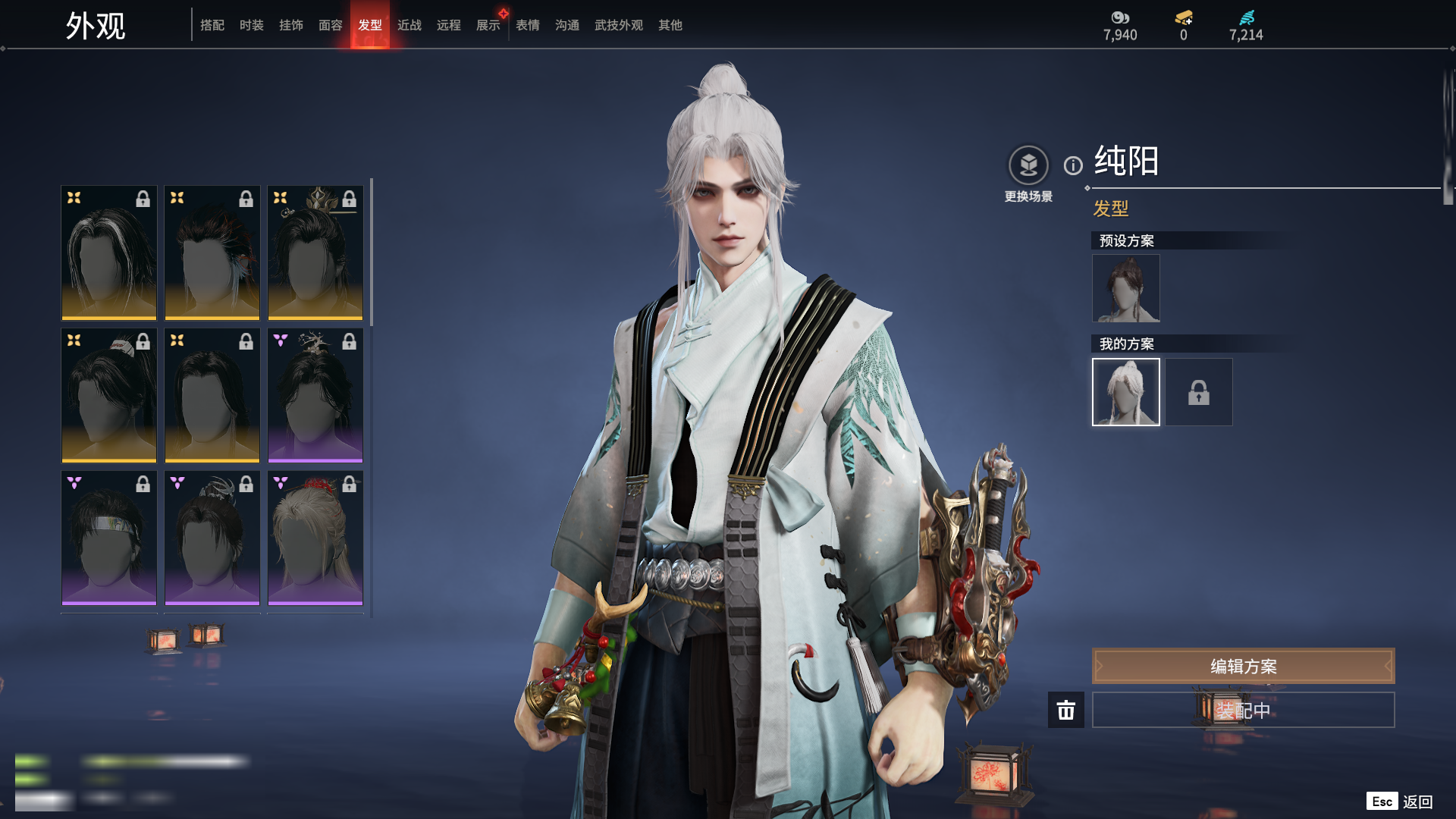This screenshot has width=1456, height=819.
Task: Switch to the 搭配 tab
Action: click(212, 25)
